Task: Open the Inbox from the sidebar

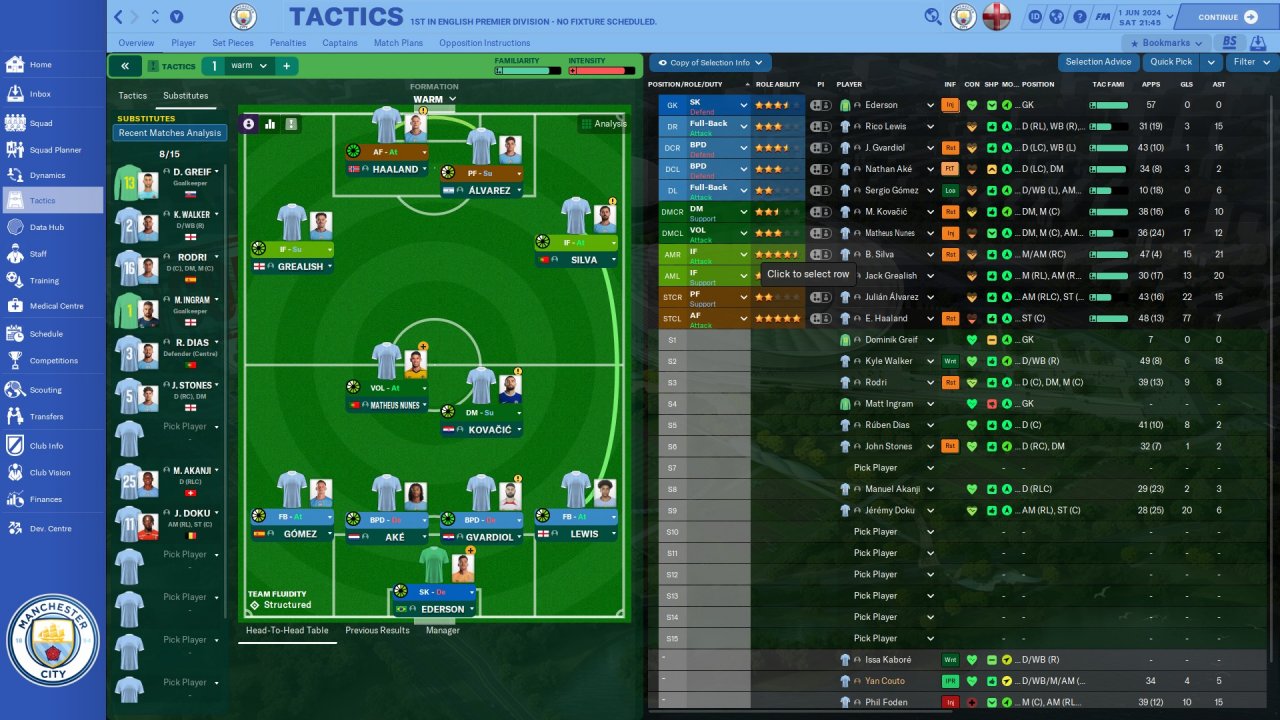Action: pos(40,94)
